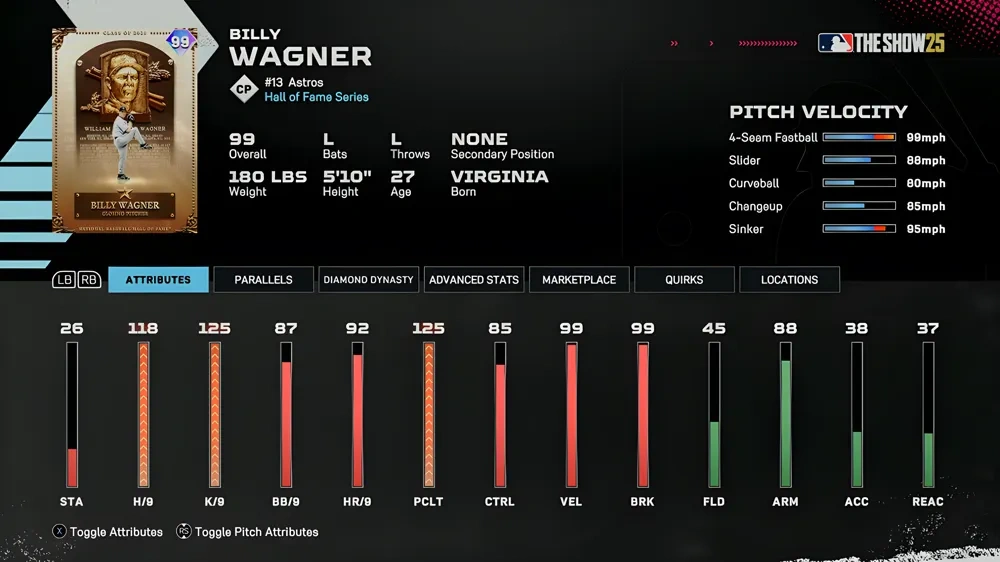Show the Advanced Stats tab

(474, 280)
